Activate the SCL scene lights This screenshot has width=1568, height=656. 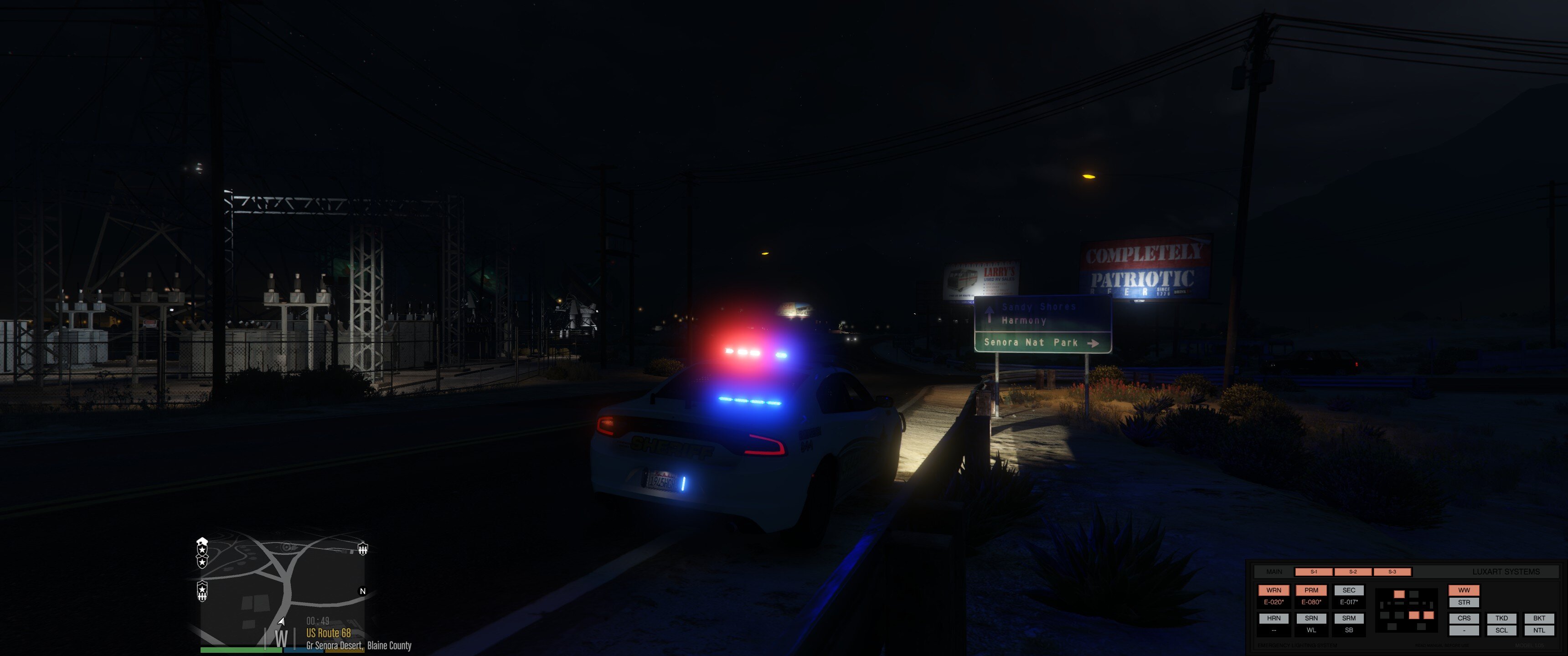coord(1502,630)
